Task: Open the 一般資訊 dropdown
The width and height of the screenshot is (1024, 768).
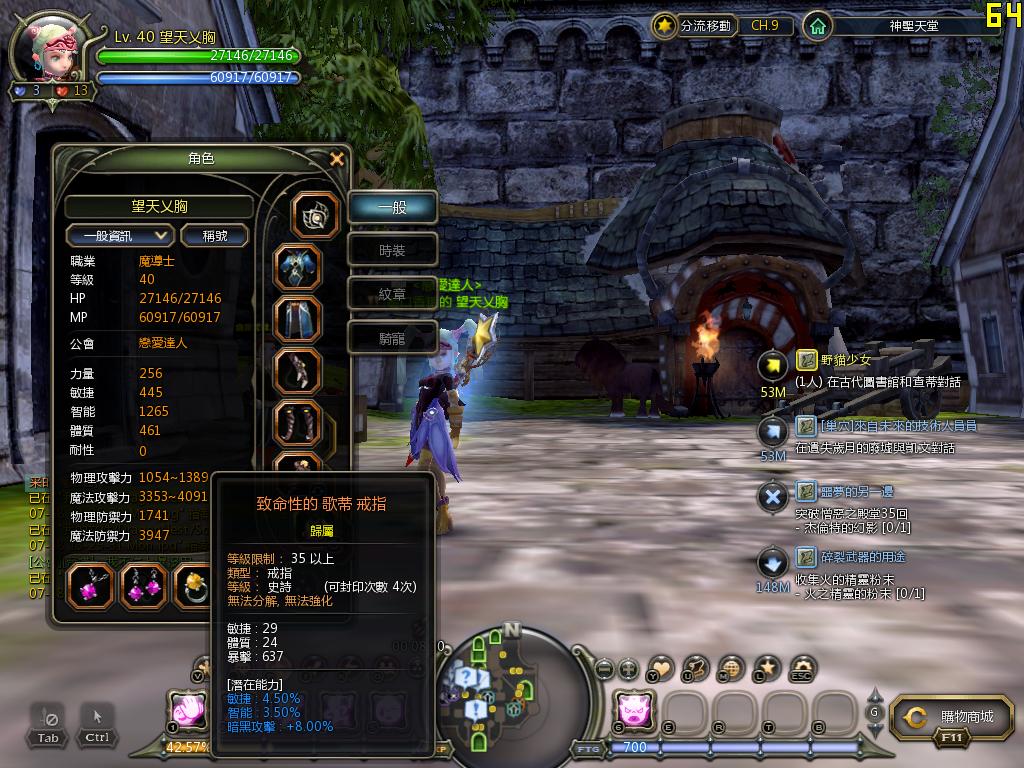Action: click(120, 235)
